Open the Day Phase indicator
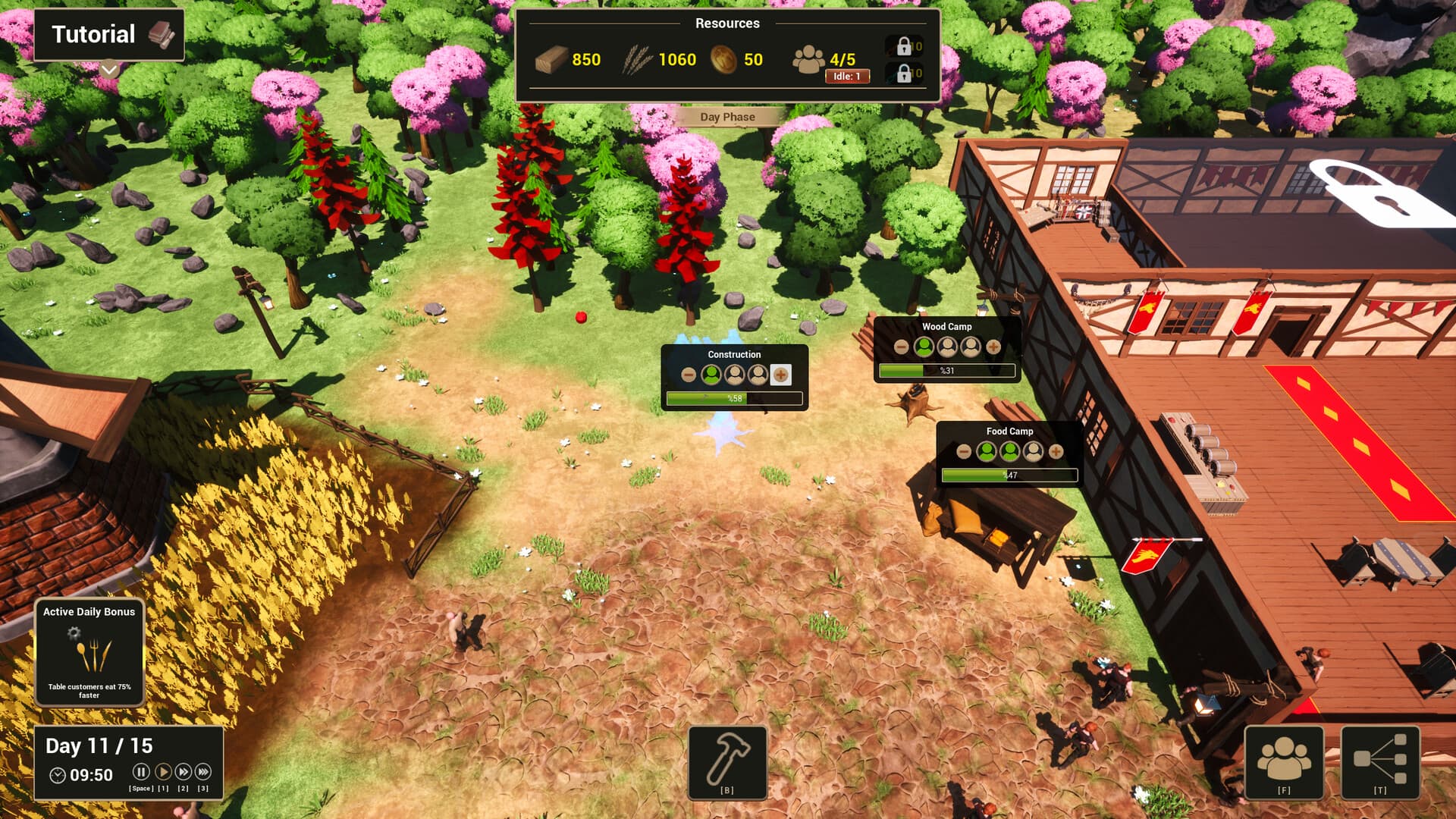The width and height of the screenshot is (1456, 819). [x=726, y=117]
